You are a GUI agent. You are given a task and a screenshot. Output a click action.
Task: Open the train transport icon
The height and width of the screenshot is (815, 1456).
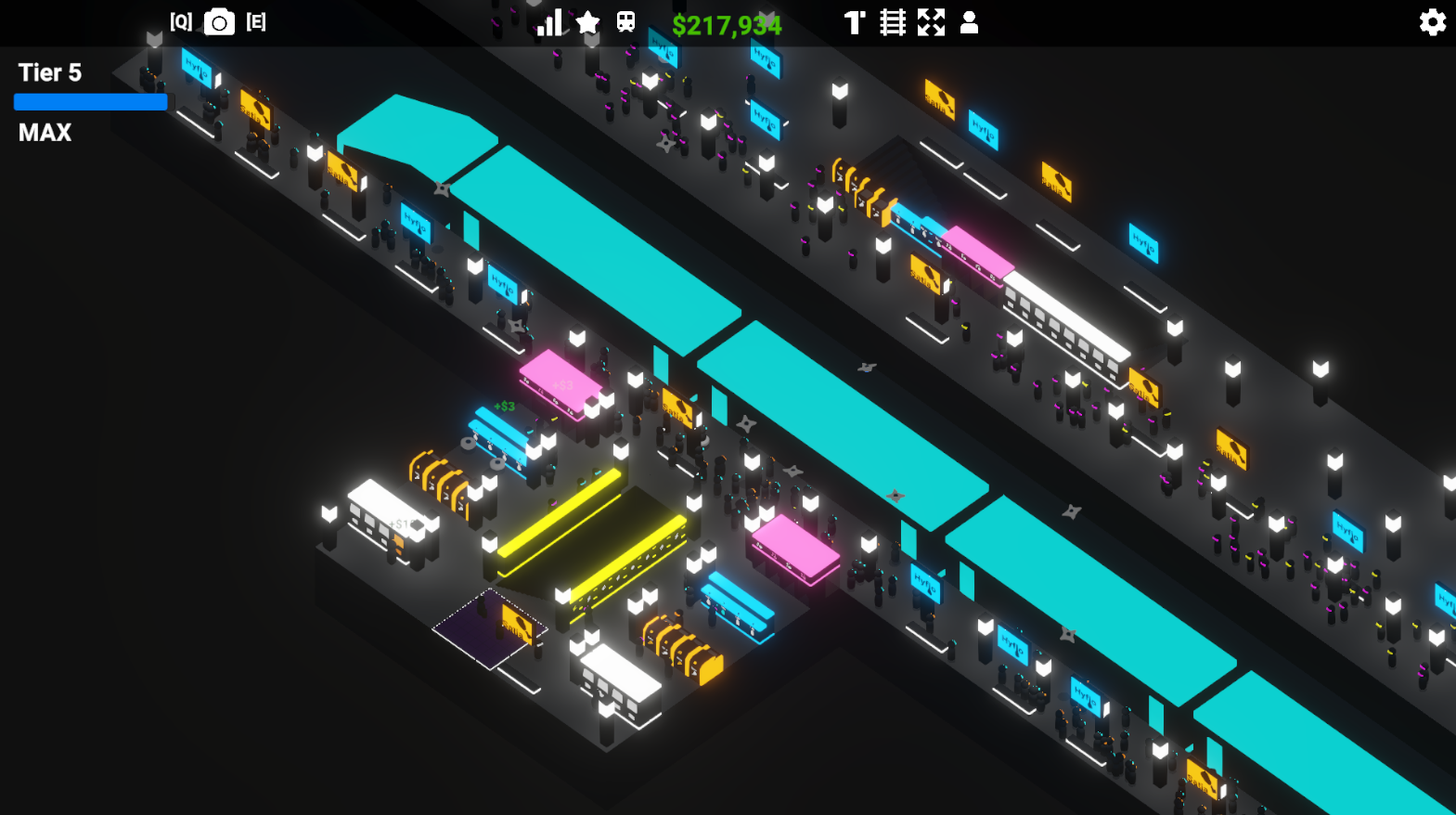point(626,21)
